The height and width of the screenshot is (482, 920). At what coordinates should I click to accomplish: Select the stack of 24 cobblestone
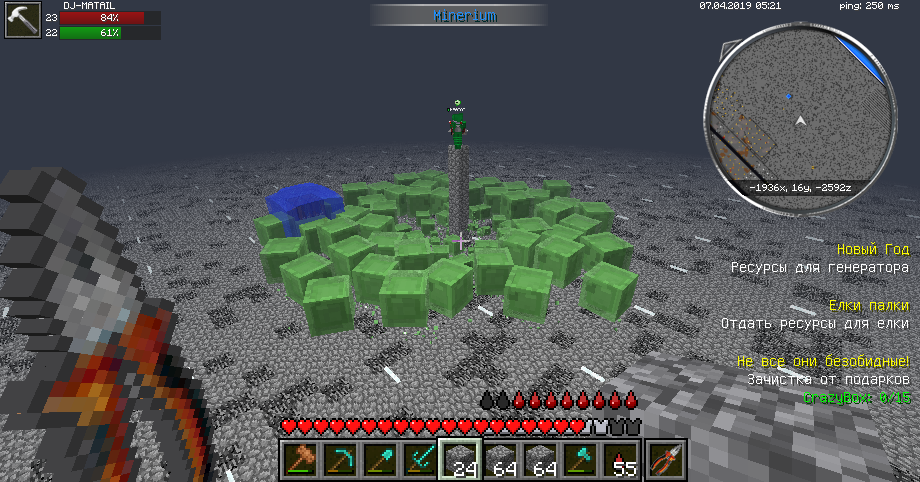460,459
